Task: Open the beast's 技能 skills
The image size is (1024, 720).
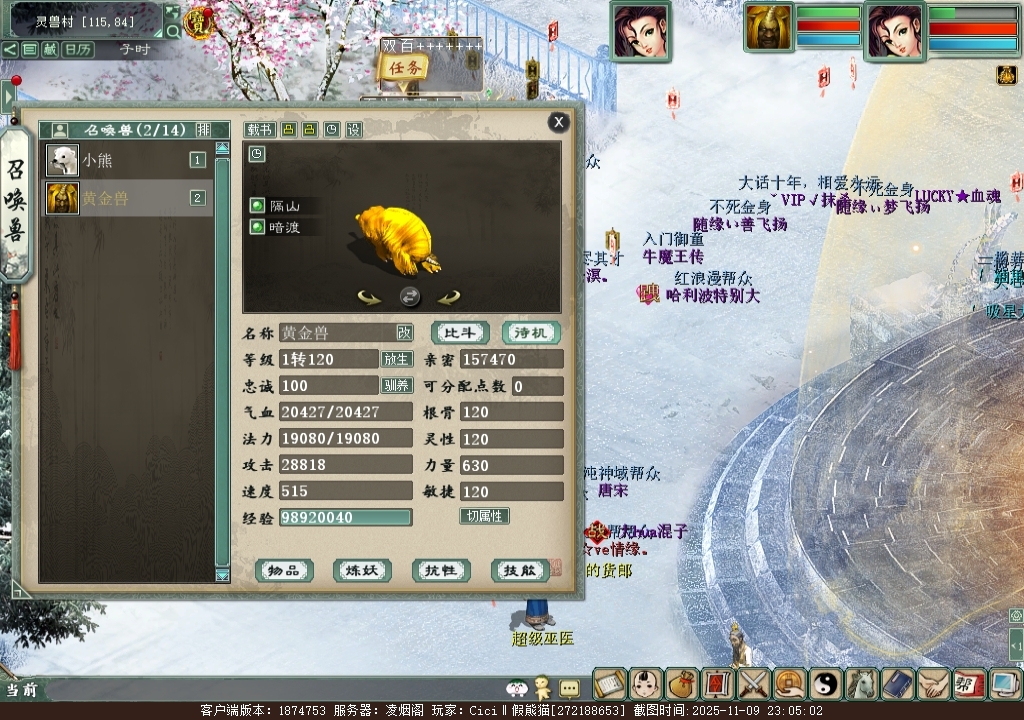Action: point(520,570)
